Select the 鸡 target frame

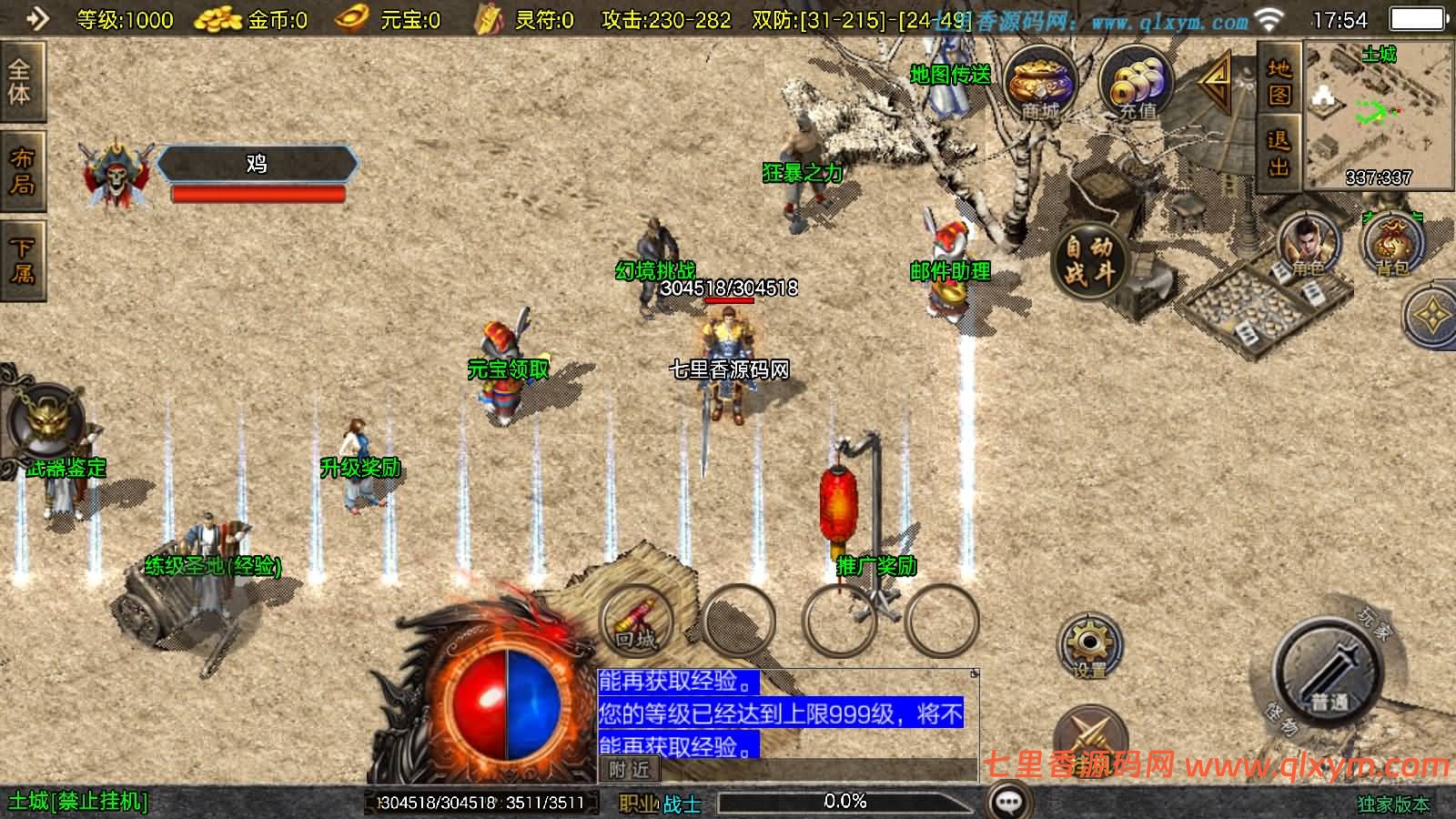coord(257,164)
